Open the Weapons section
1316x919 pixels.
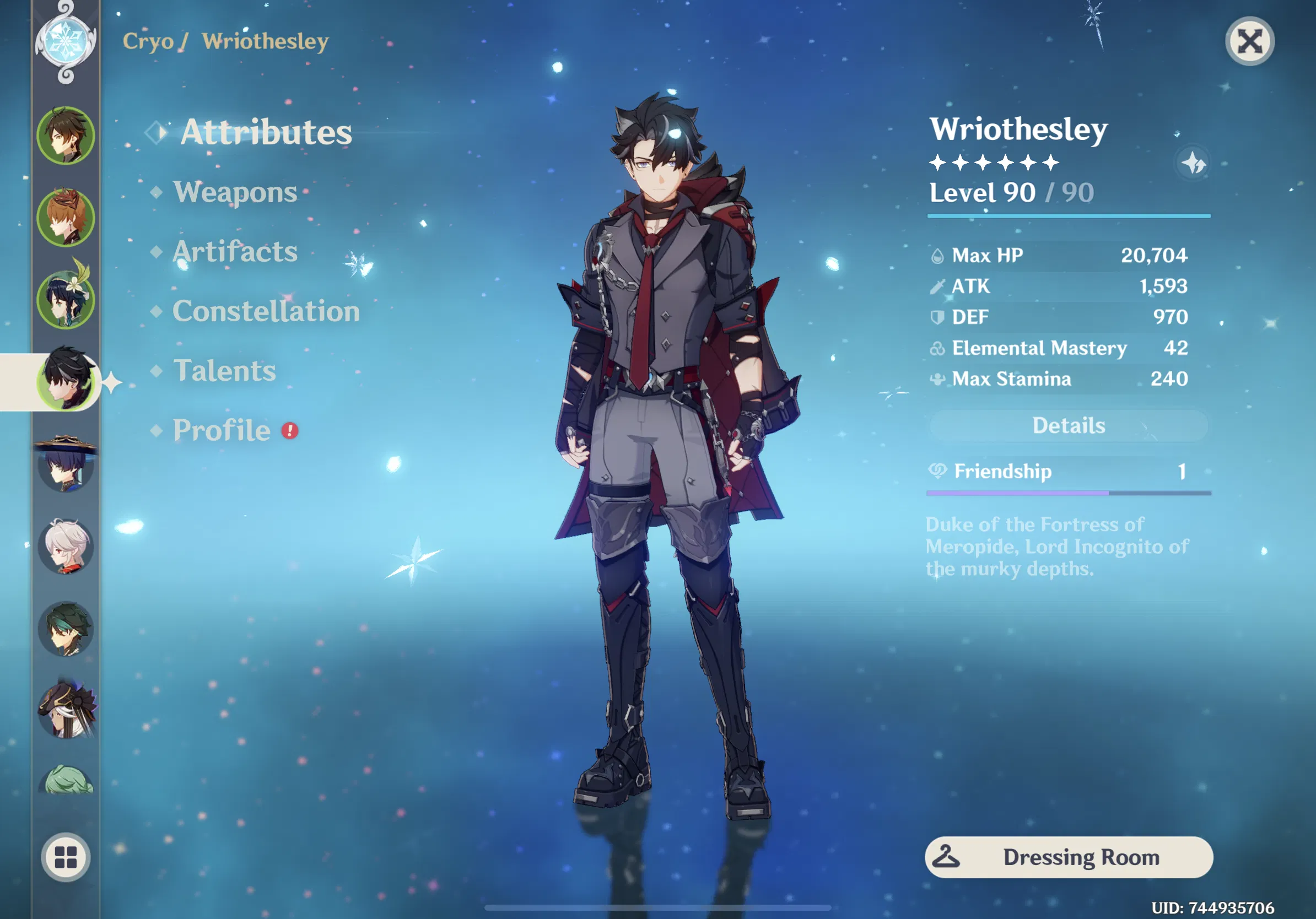point(235,192)
